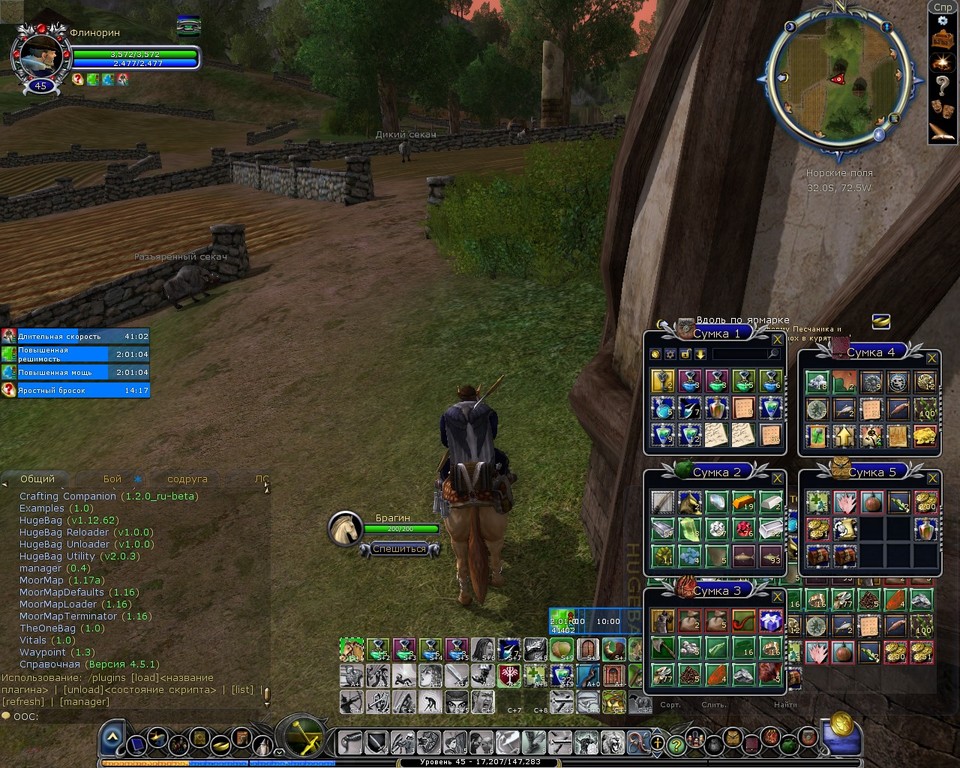The width and height of the screenshot is (960, 768).
Task: Pick the blue gift box in Сумка 3
Action: (770, 621)
